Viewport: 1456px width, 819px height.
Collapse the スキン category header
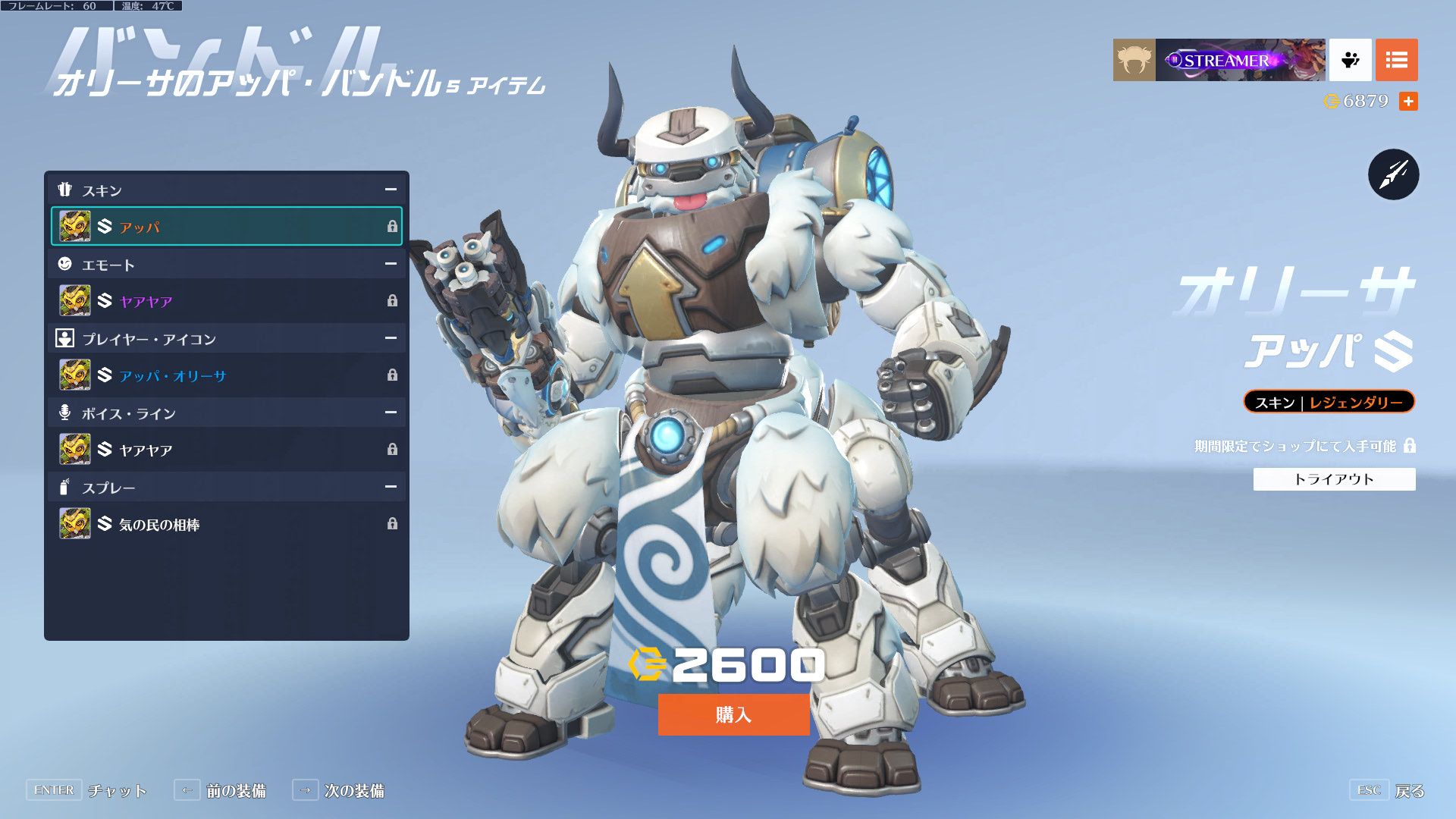click(x=391, y=190)
